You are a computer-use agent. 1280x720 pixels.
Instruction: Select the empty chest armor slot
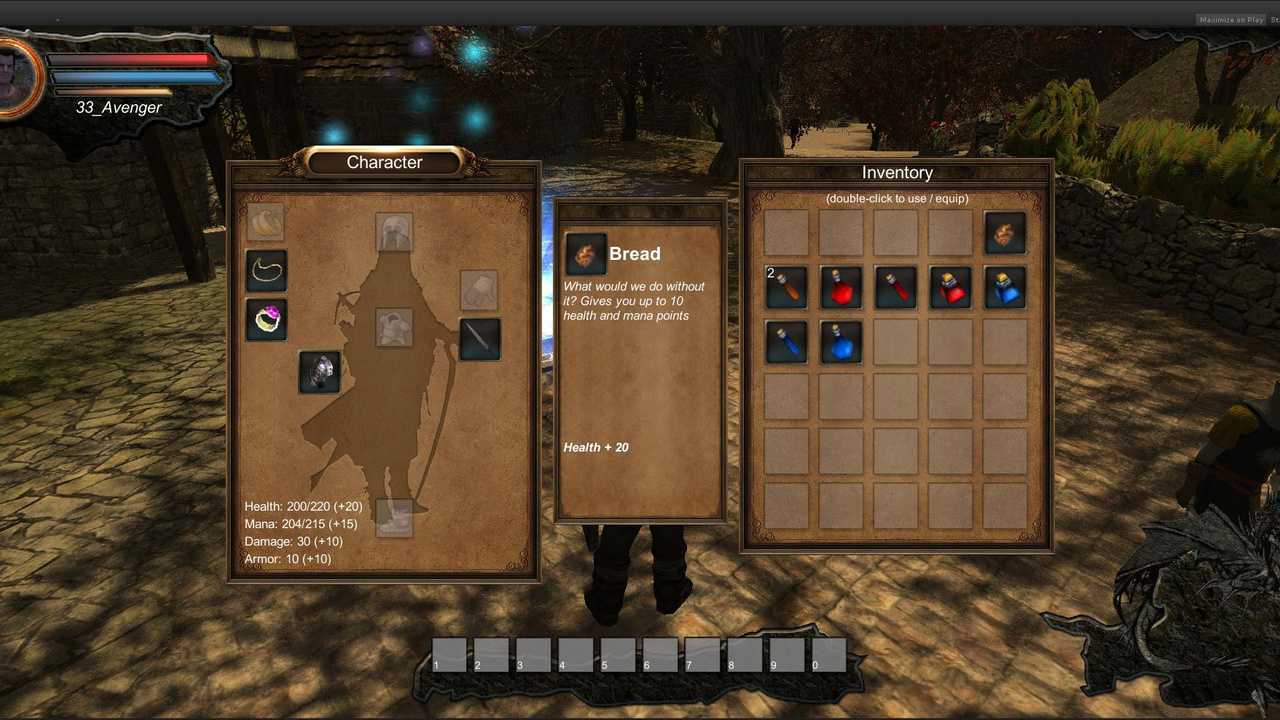click(x=394, y=327)
